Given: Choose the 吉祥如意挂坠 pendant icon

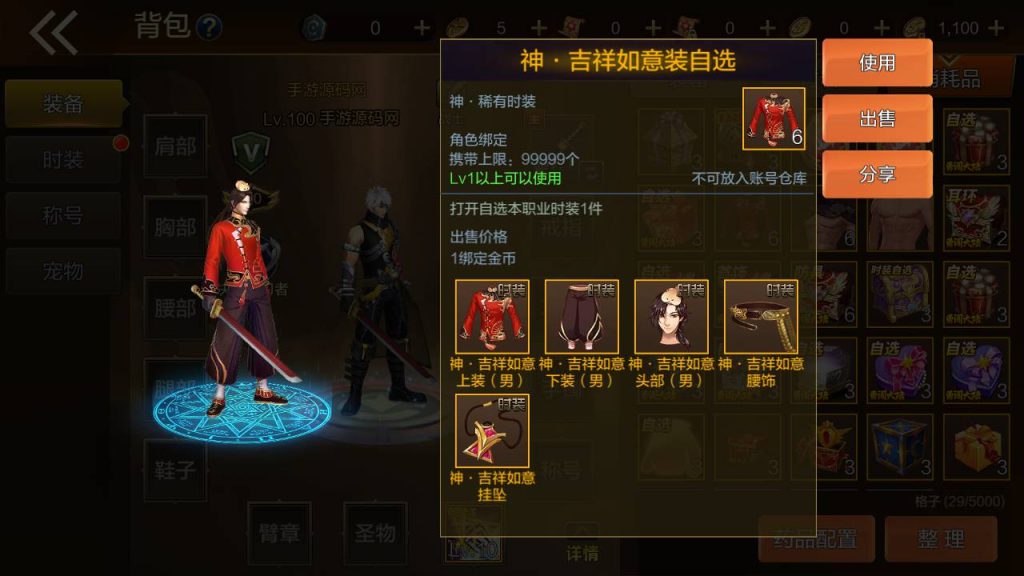Looking at the screenshot, I should (x=492, y=431).
